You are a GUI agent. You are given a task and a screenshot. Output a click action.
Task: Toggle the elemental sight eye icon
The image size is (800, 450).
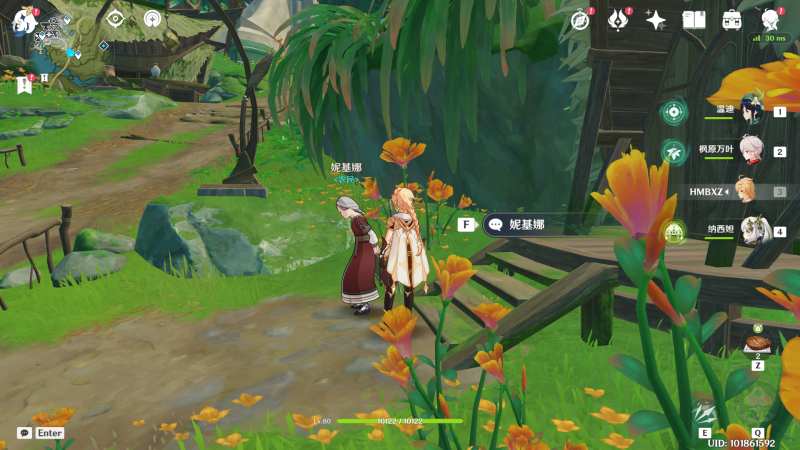115,19
